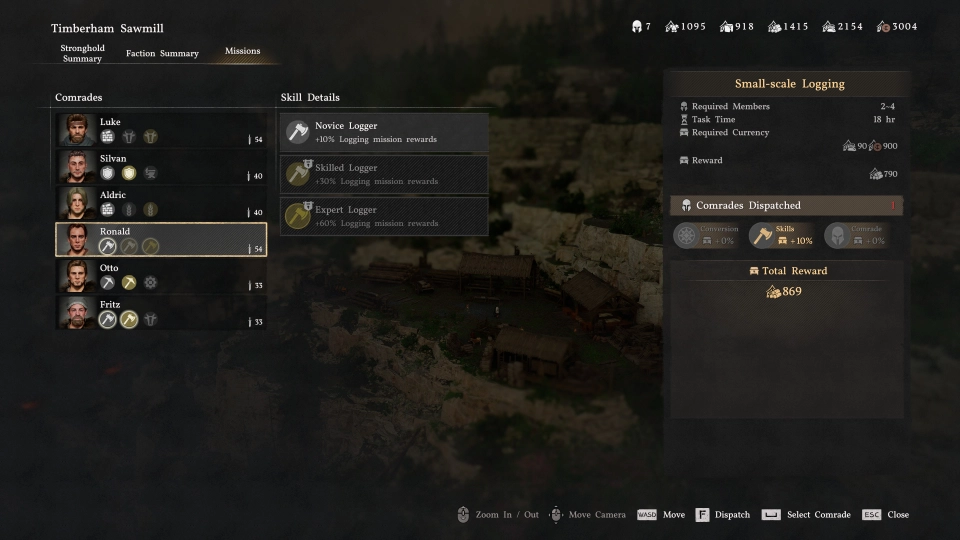Show the Comrade bonus icon

coord(857,235)
